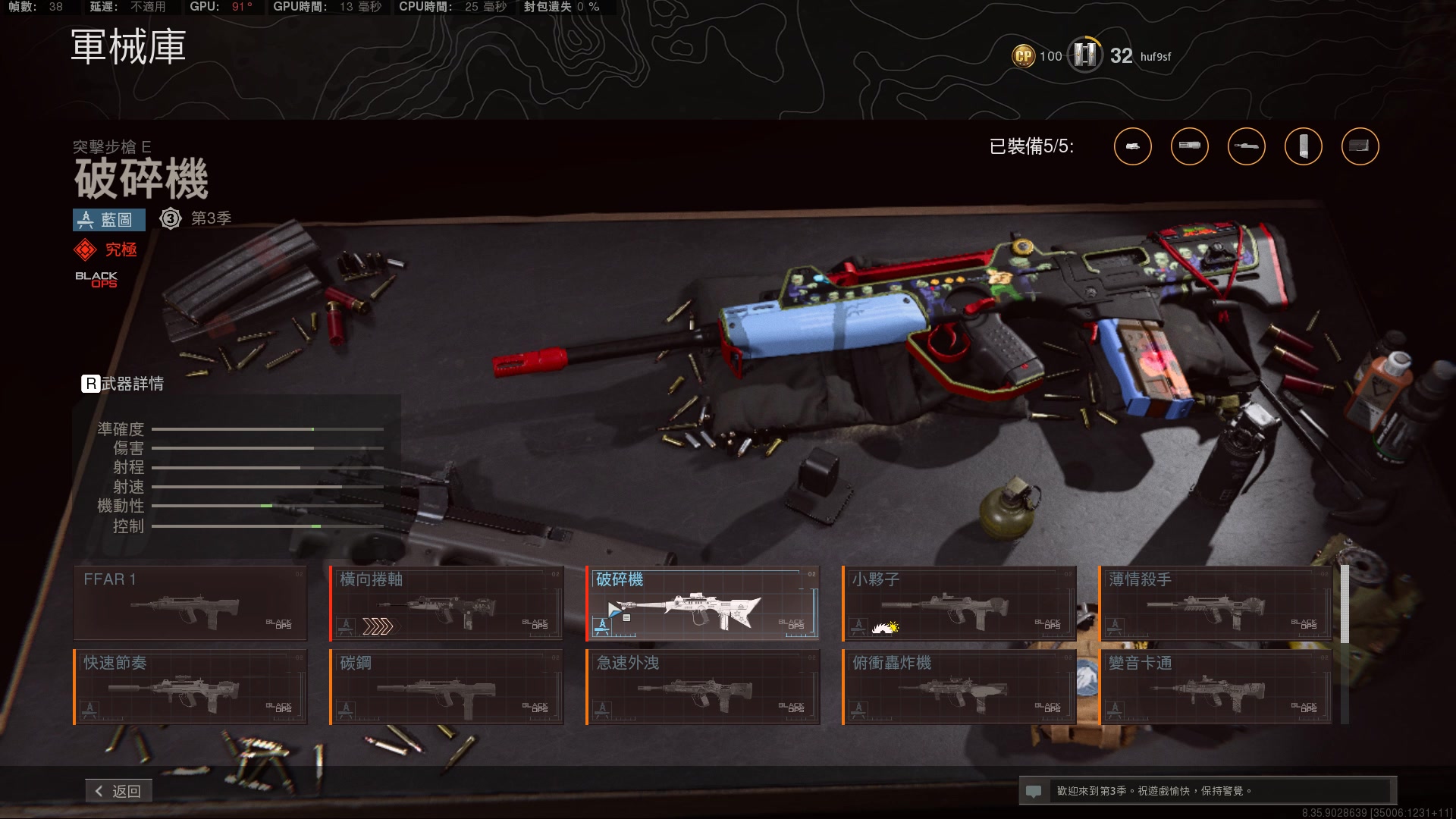Pick the 小夥子 blueprint
Viewport: 1456px width, 819px height.
point(959,603)
